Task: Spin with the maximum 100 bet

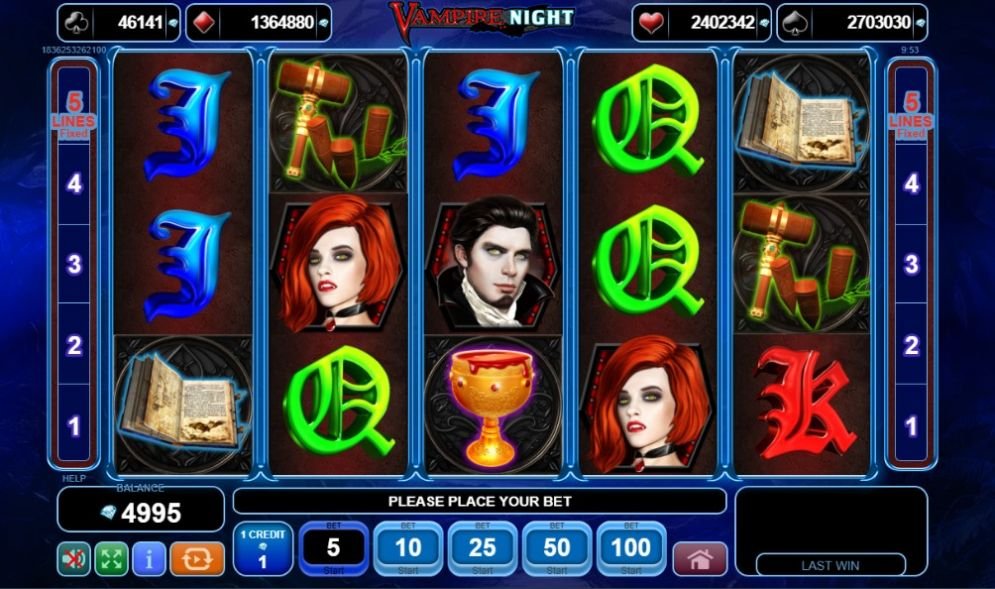Action: click(631, 549)
